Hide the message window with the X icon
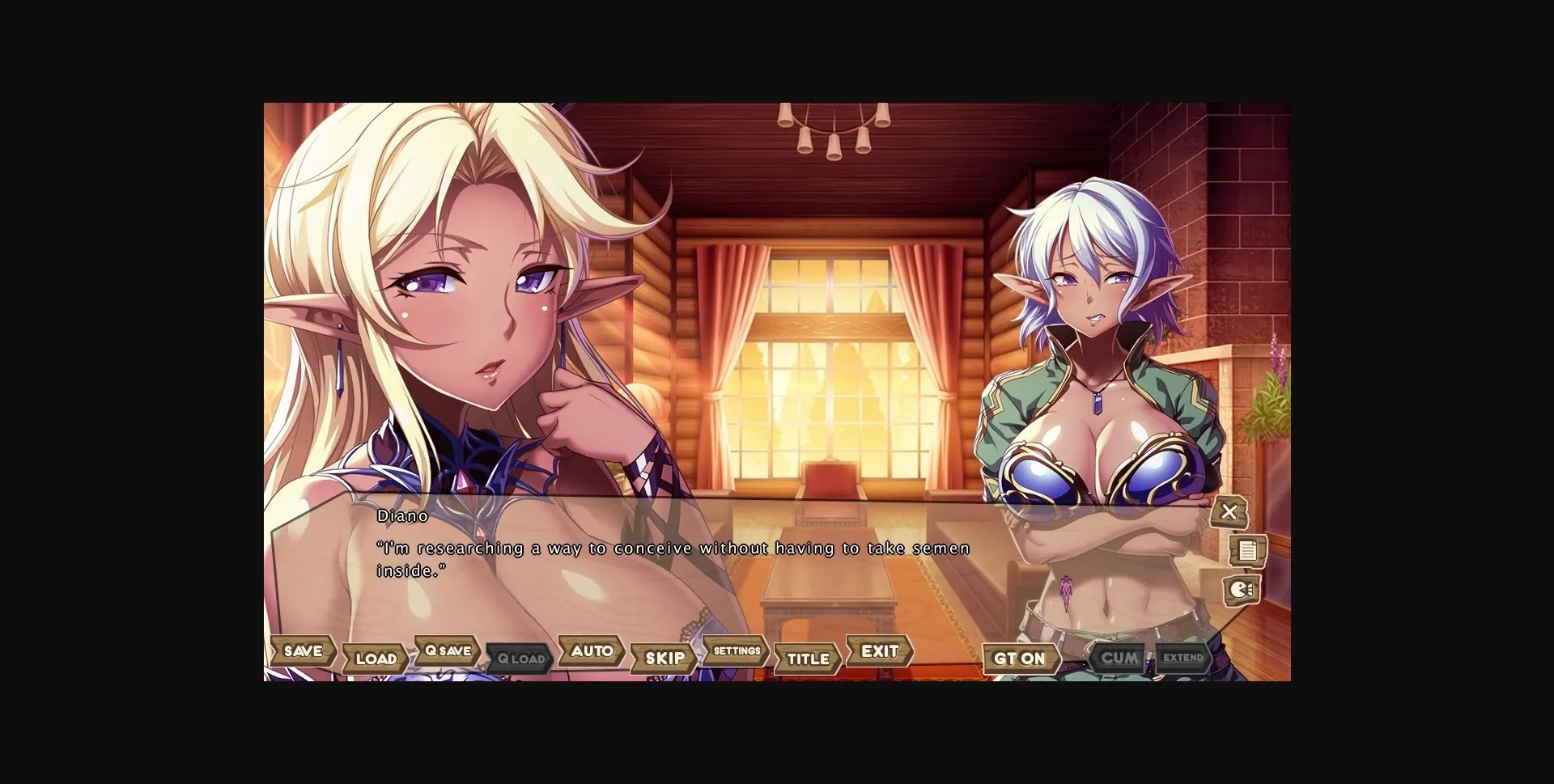 [1229, 512]
